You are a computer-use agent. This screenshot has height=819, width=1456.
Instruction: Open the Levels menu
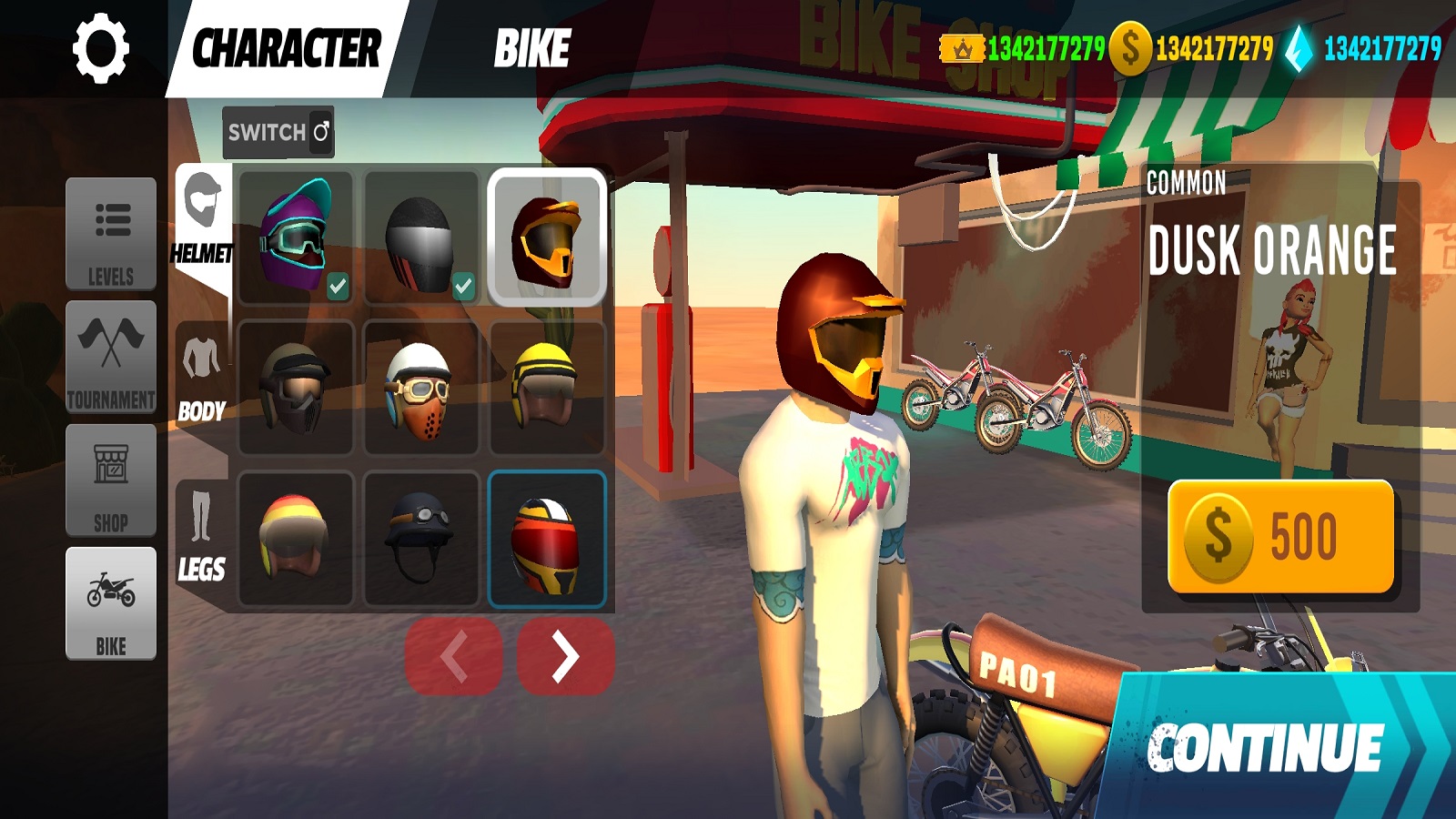point(111,234)
